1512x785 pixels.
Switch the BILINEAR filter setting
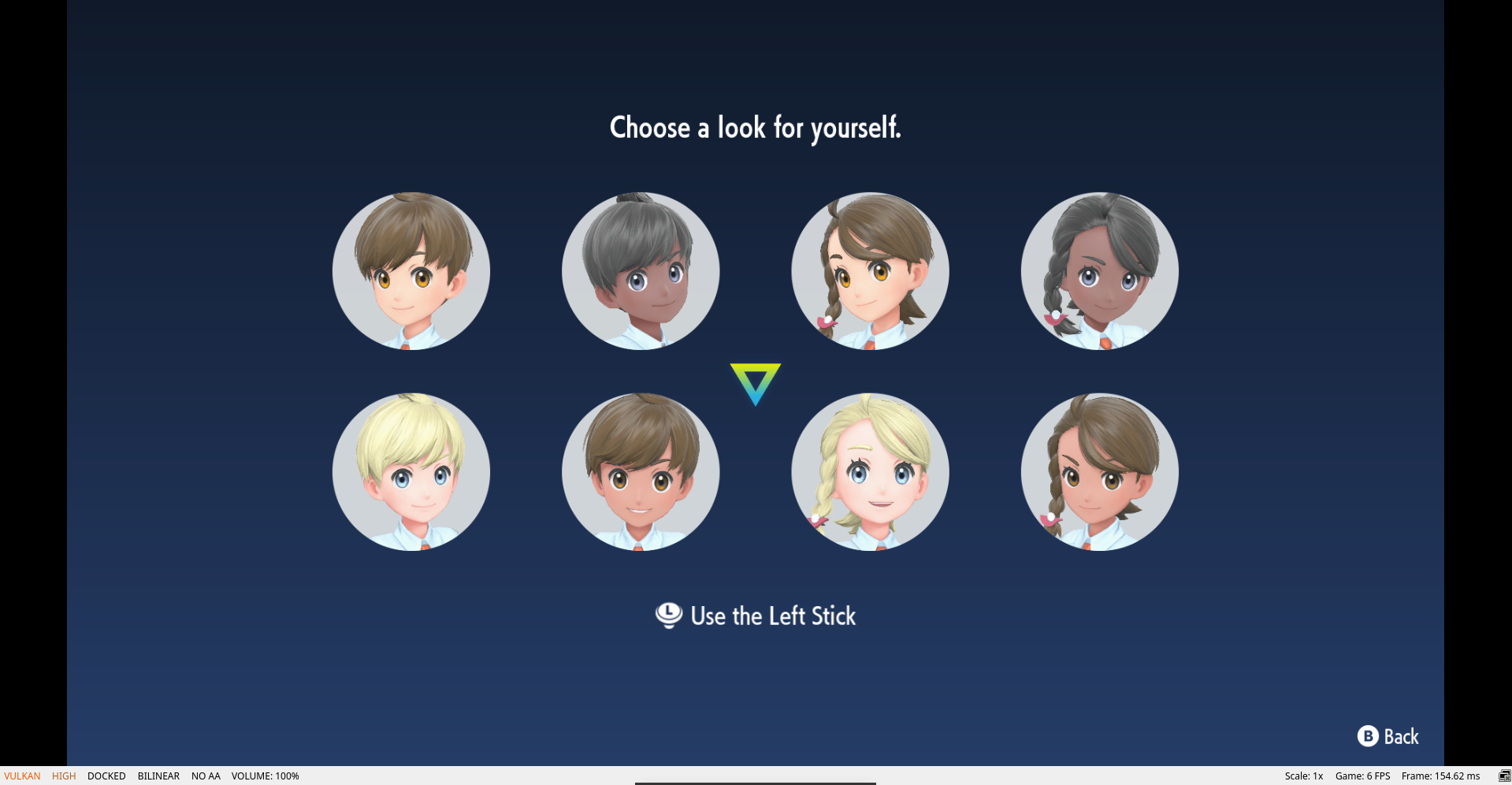[158, 776]
